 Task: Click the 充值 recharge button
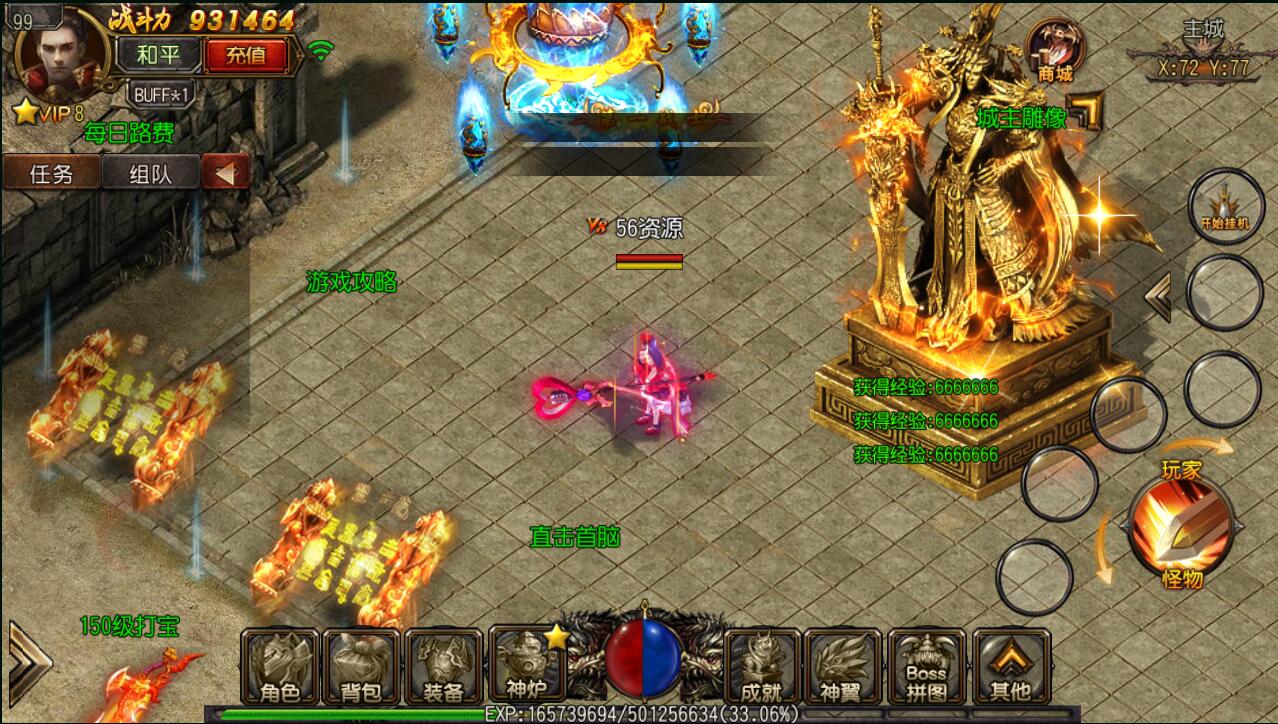pos(246,55)
